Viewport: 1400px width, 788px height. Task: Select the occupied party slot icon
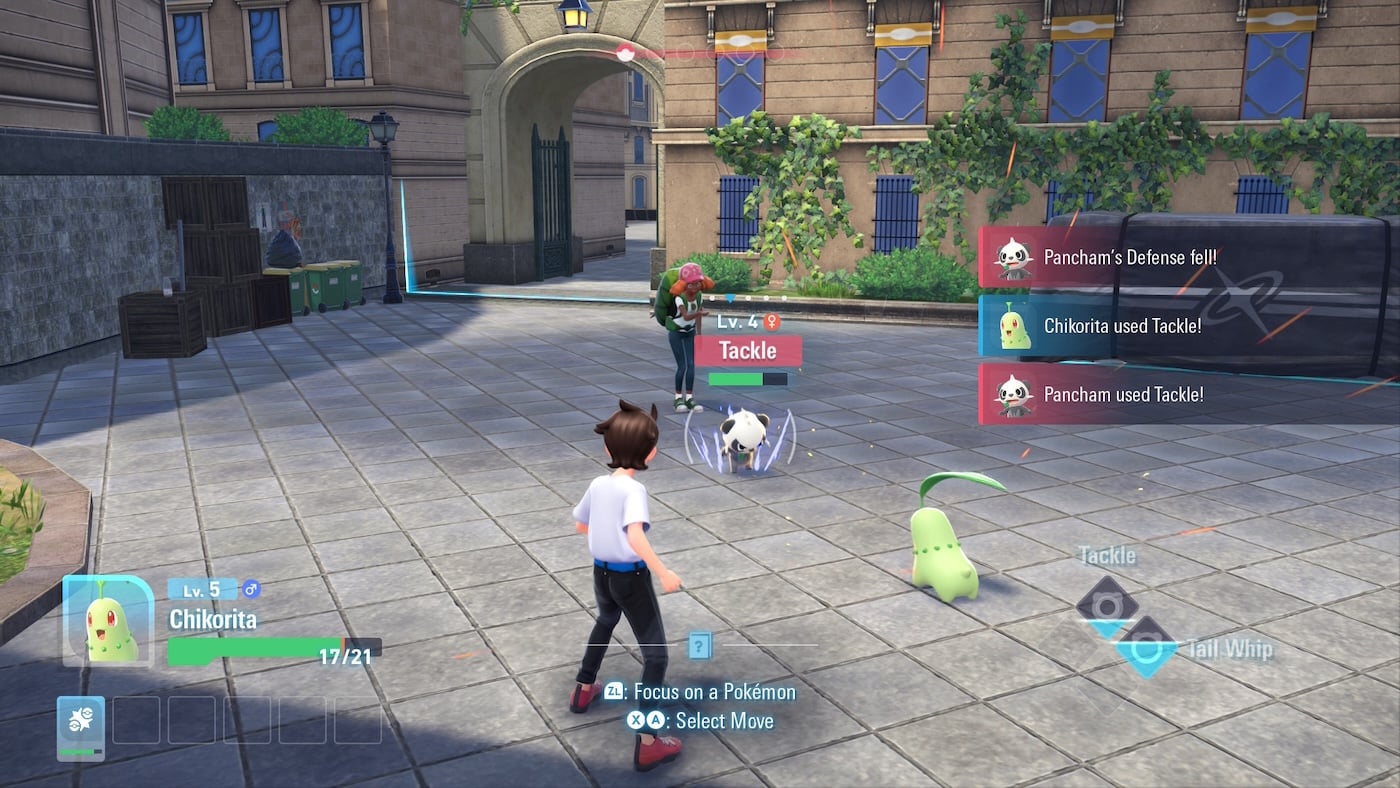[x=81, y=725]
